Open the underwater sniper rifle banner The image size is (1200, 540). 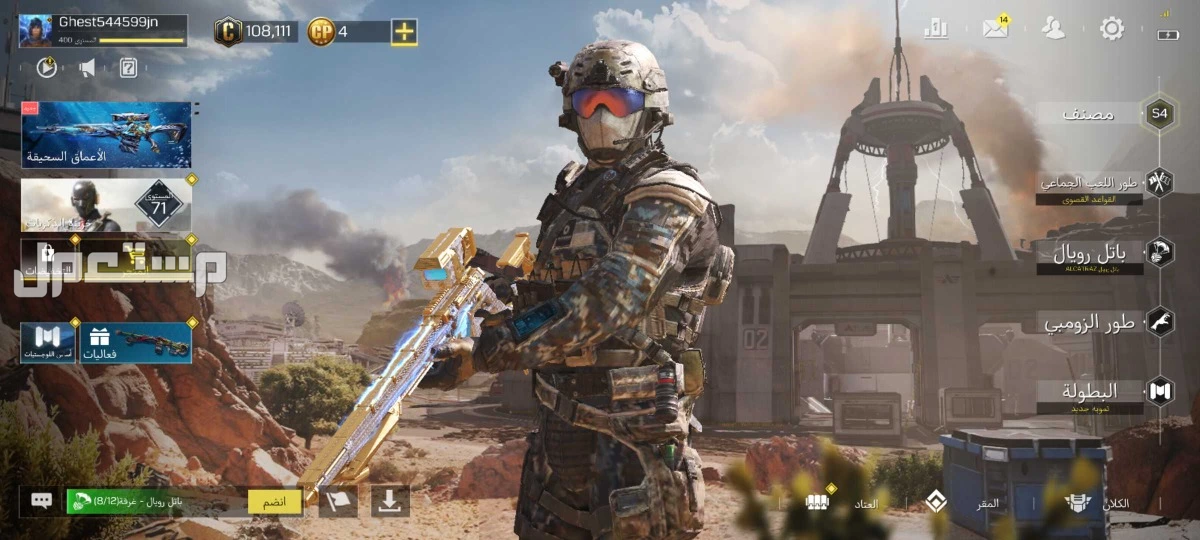coord(106,134)
